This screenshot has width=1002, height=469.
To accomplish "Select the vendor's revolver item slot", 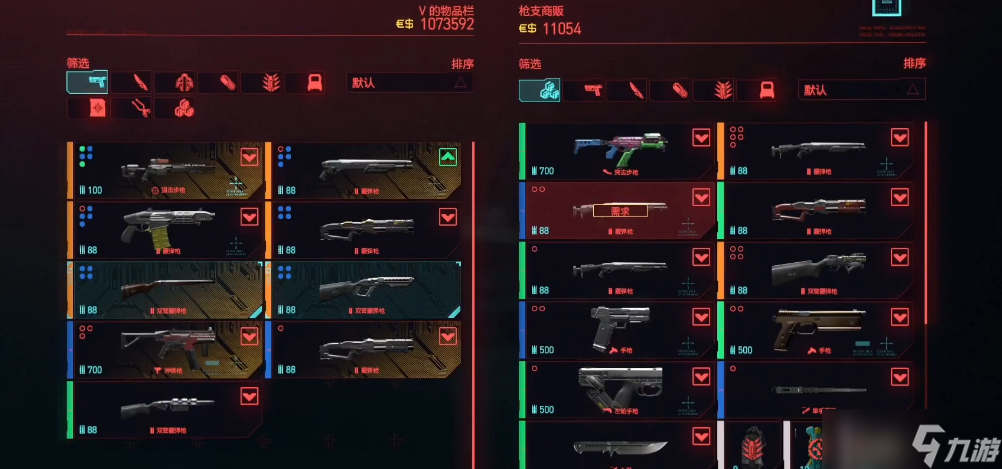I will pos(620,389).
